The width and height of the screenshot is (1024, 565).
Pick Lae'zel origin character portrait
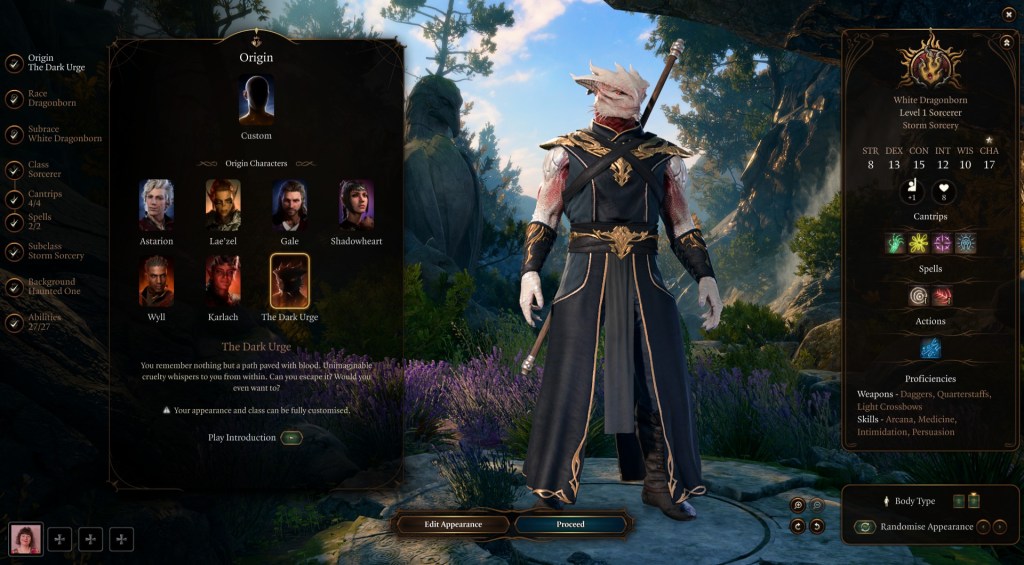(223, 204)
